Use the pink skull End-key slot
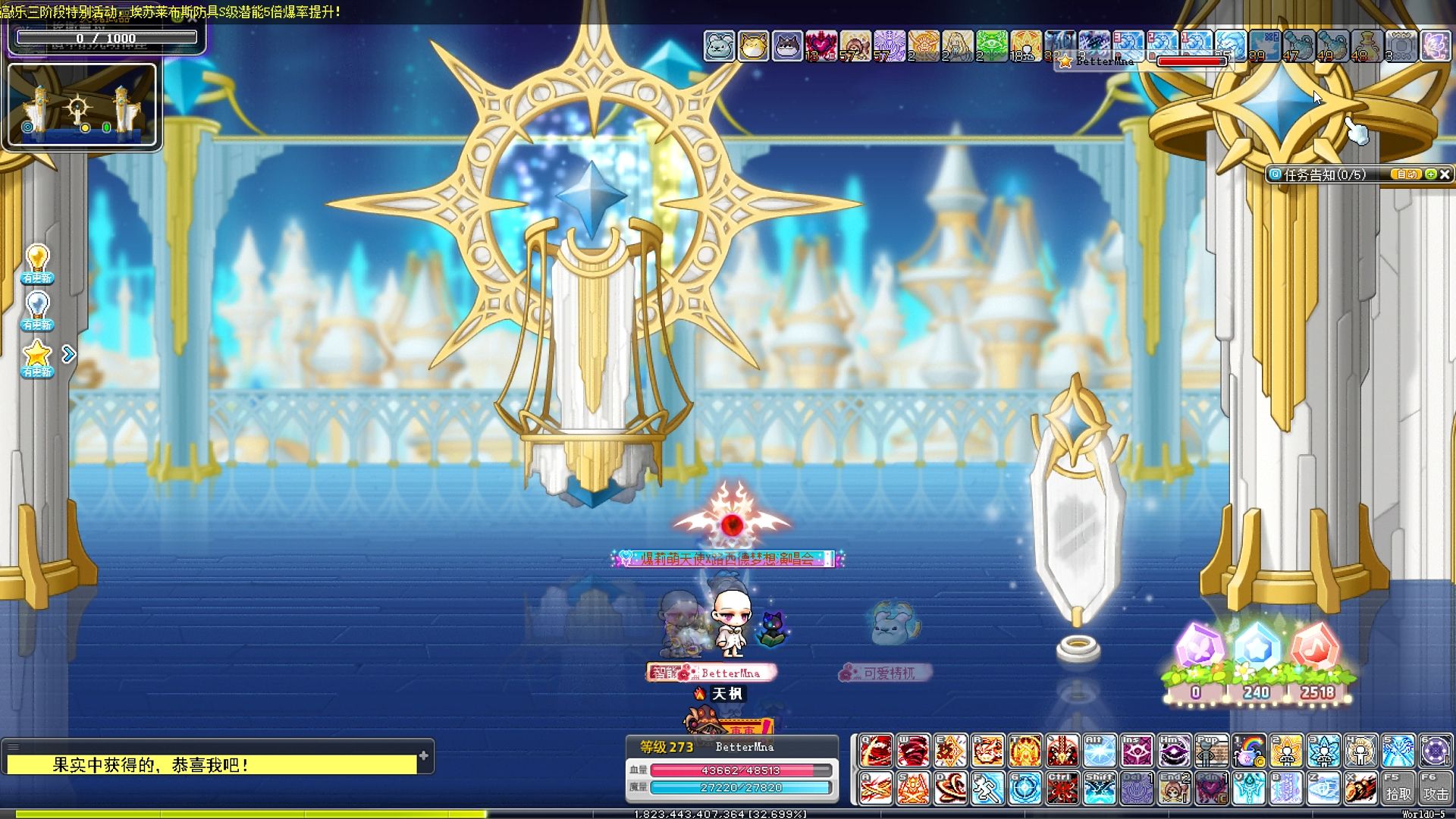The image size is (1456, 819). point(1174,789)
